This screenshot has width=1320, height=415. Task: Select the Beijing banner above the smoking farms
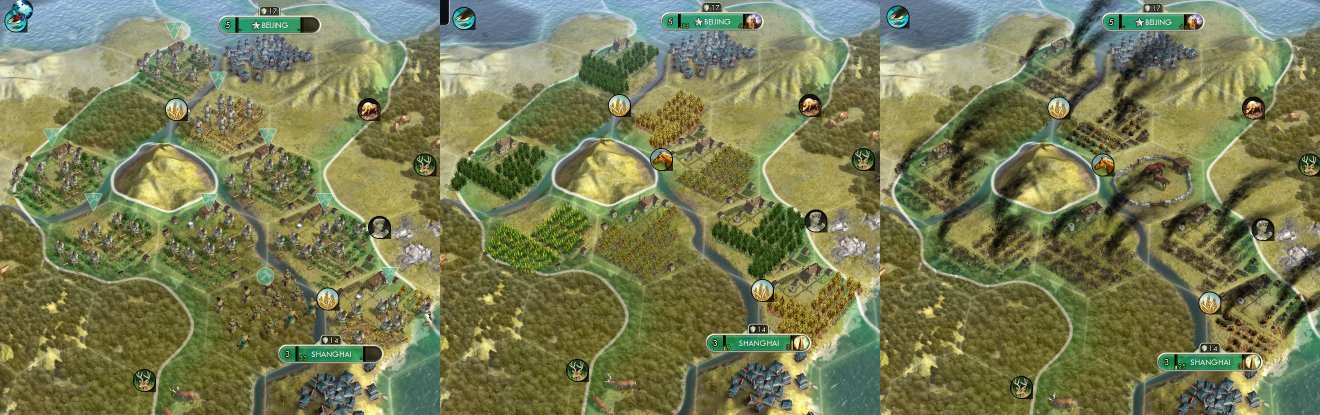click(x=1152, y=22)
